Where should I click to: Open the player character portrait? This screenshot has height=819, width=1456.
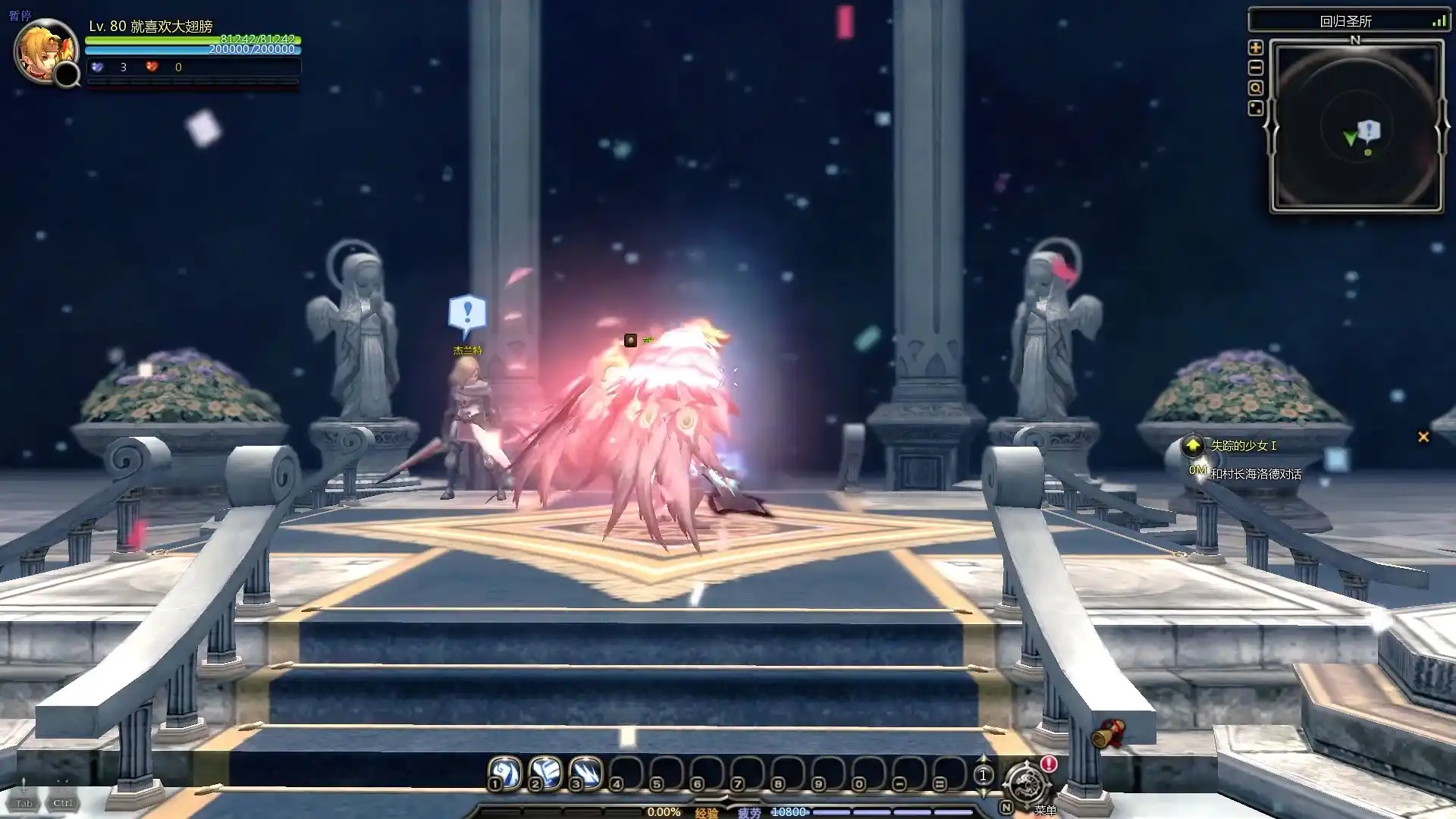[45, 51]
